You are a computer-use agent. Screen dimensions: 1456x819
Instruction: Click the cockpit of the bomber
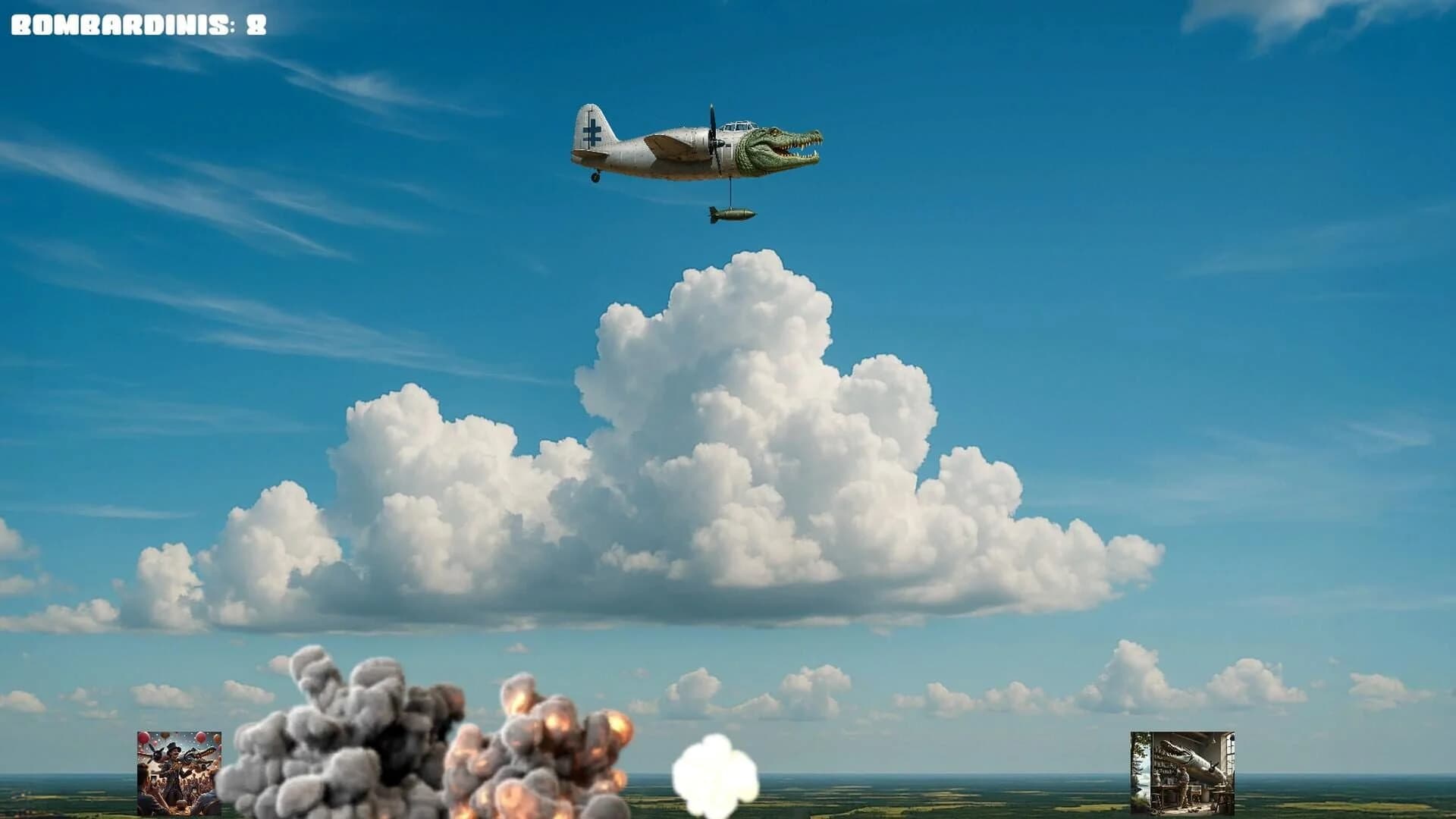tap(739, 125)
